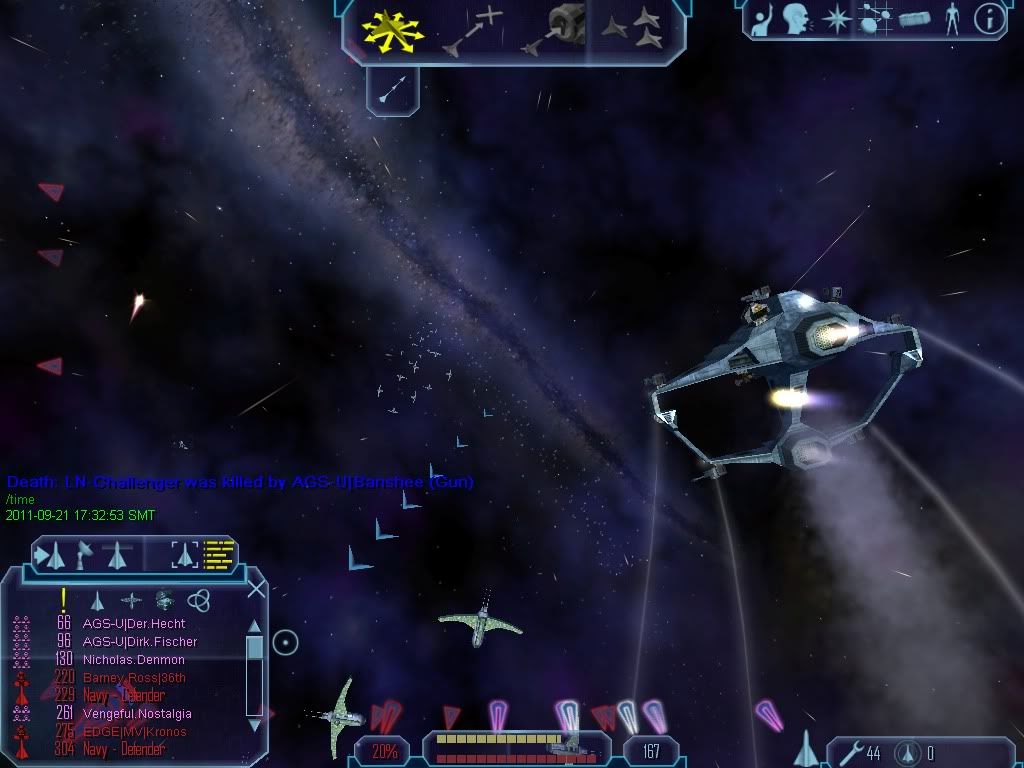
Task: Open the compass star Nav Map icon
Action: (835, 19)
